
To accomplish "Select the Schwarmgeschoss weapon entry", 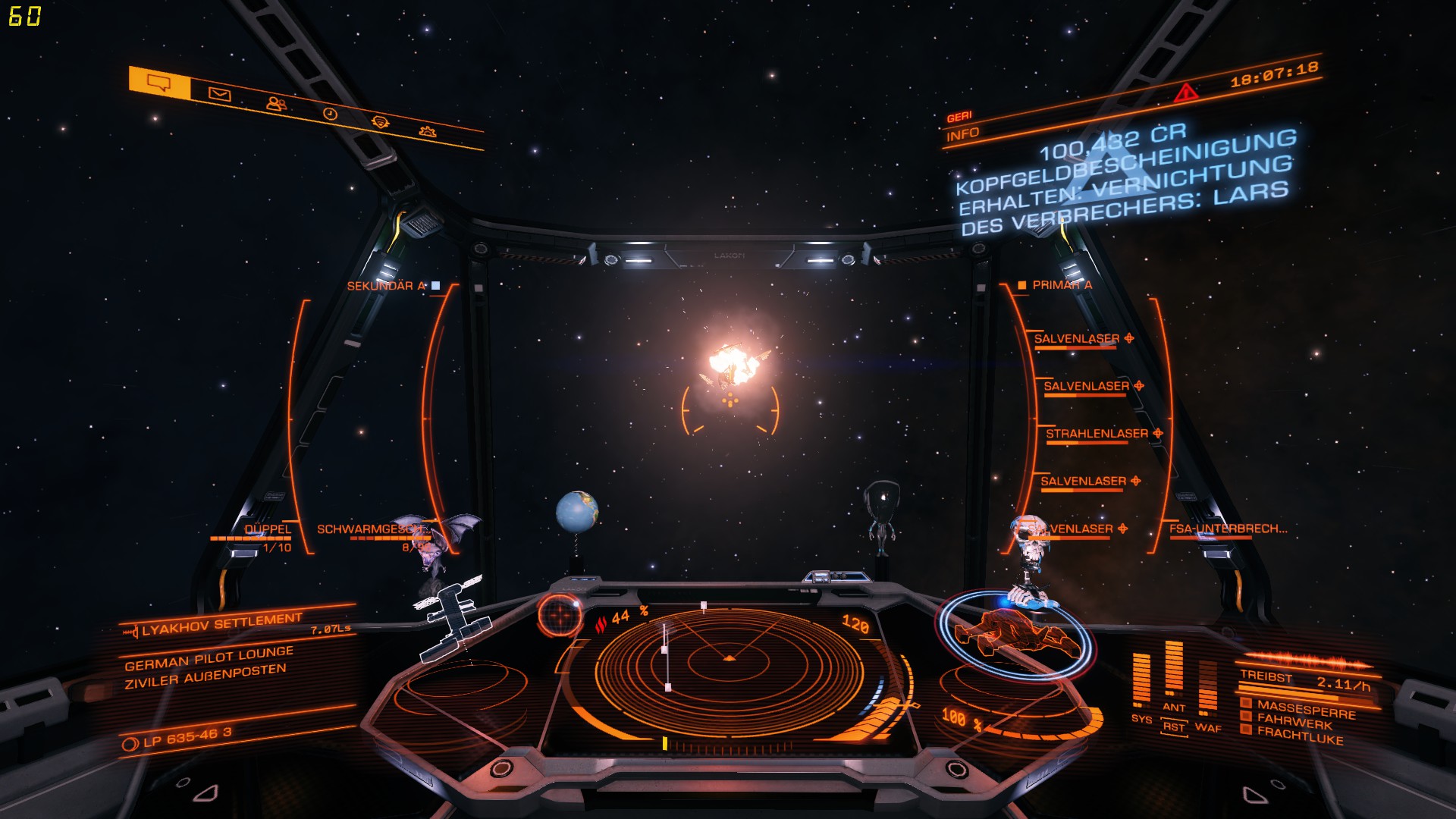I will point(370,529).
